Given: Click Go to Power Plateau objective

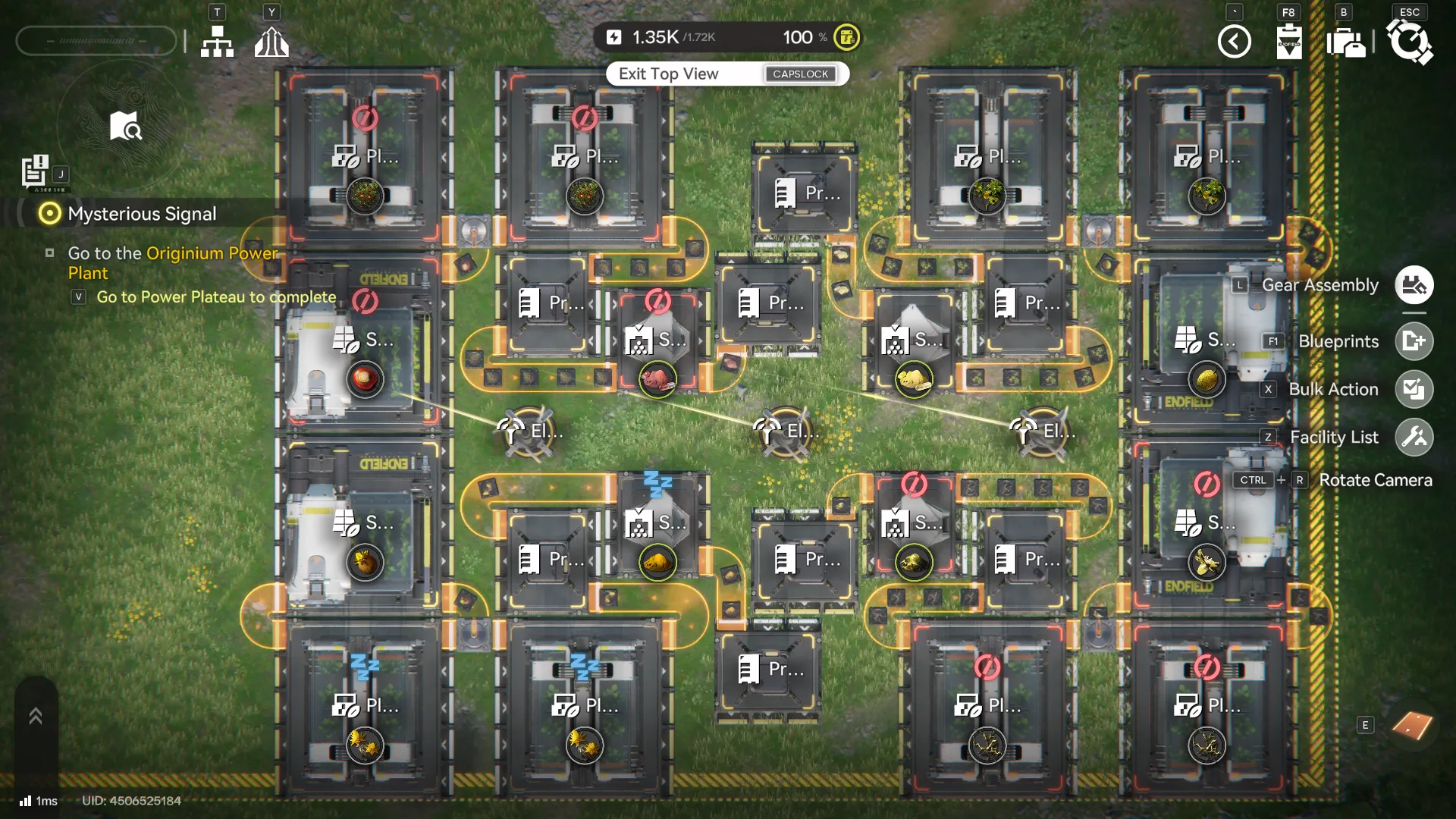Looking at the screenshot, I should 215,297.
